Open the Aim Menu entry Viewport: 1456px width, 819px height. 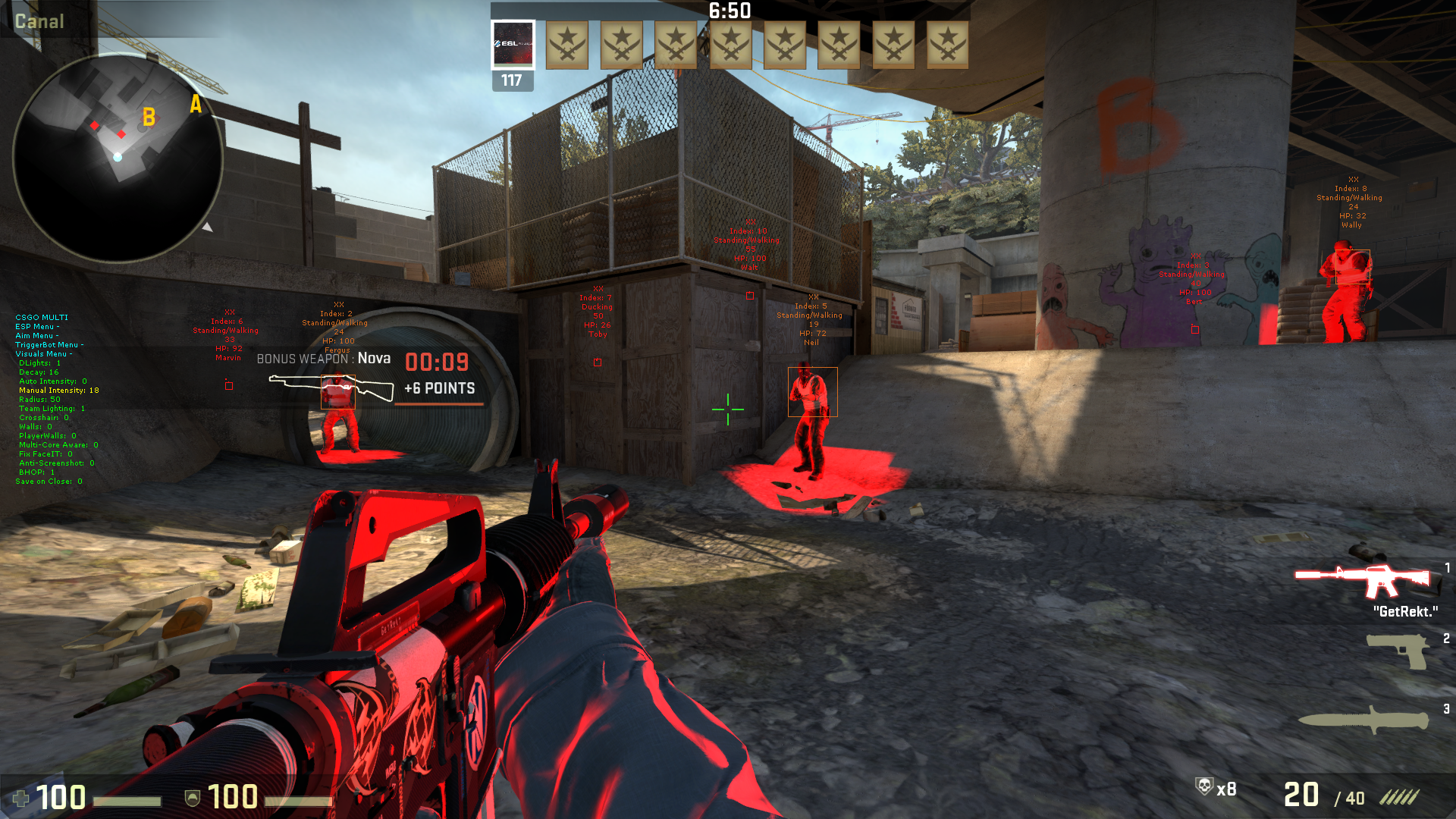(36, 336)
